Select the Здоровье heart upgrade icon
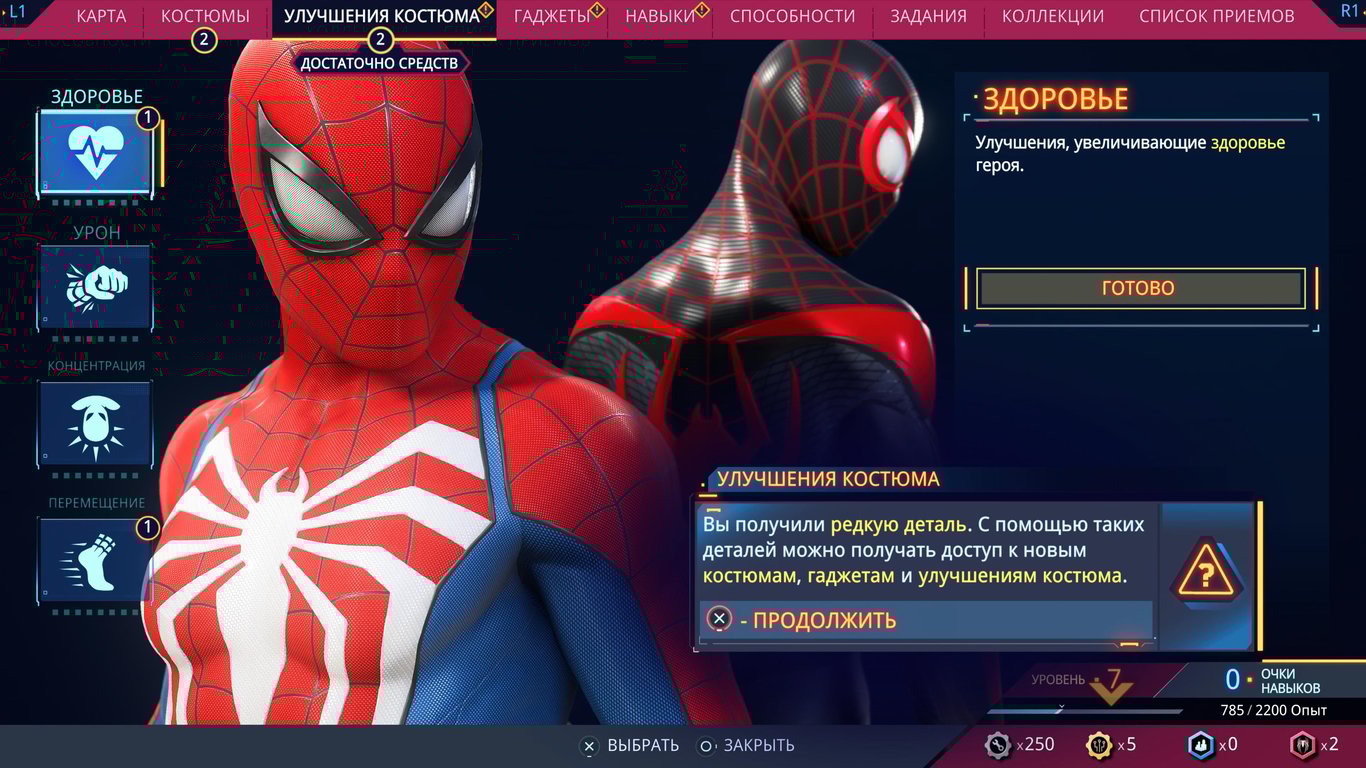This screenshot has height=768, width=1366. 96,153
